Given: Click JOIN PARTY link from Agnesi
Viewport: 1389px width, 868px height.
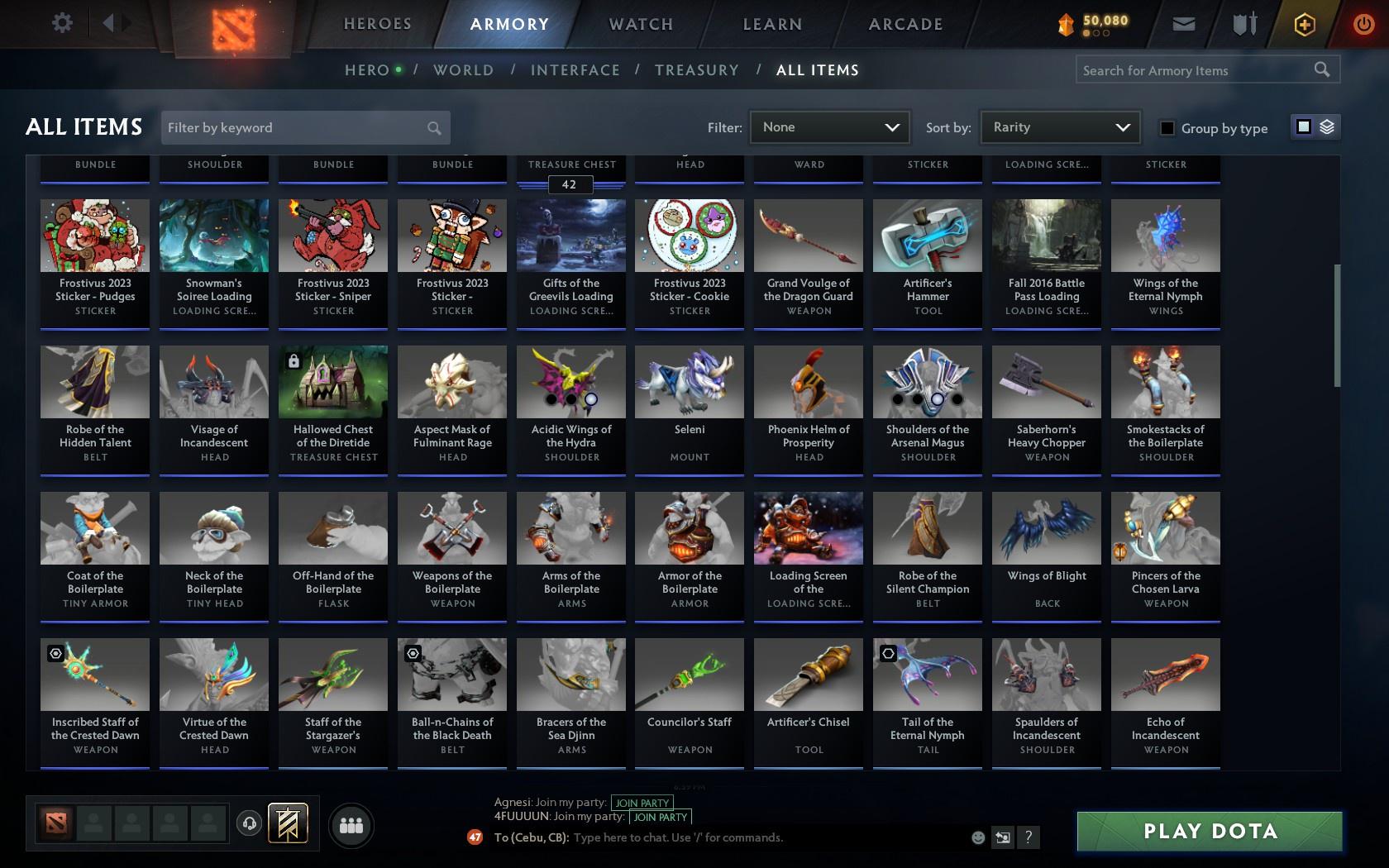Looking at the screenshot, I should (642, 802).
